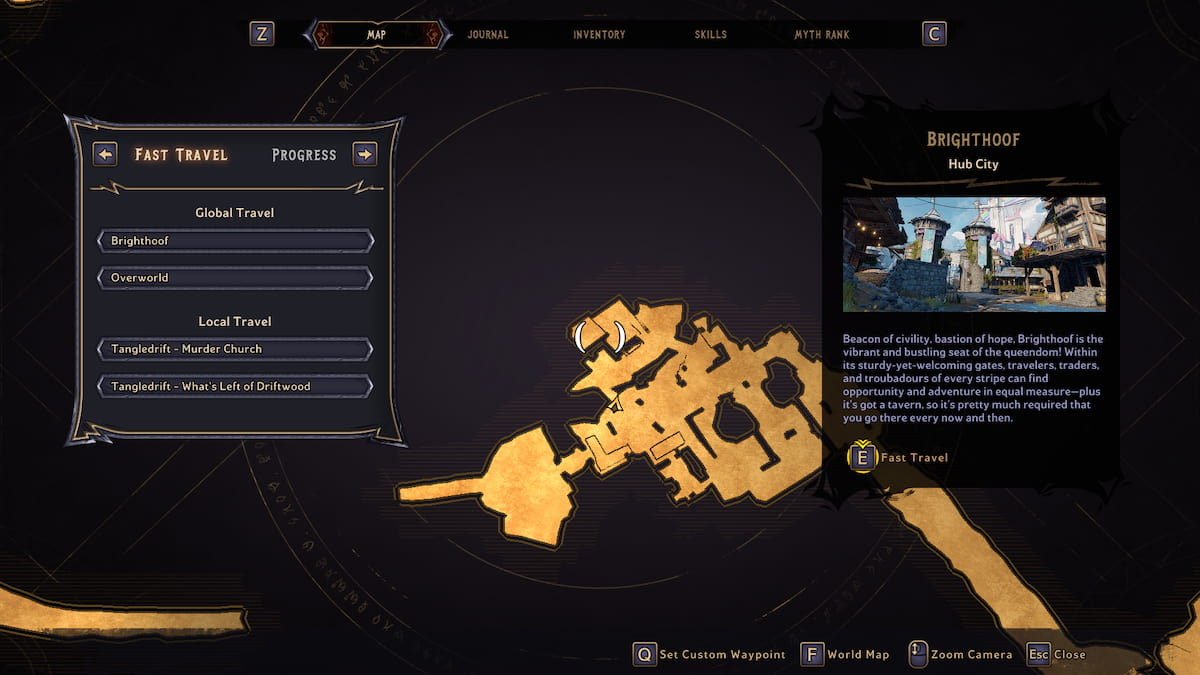This screenshot has width=1200, height=675.
Task: Select Overworld global travel entry
Action: [x=235, y=277]
